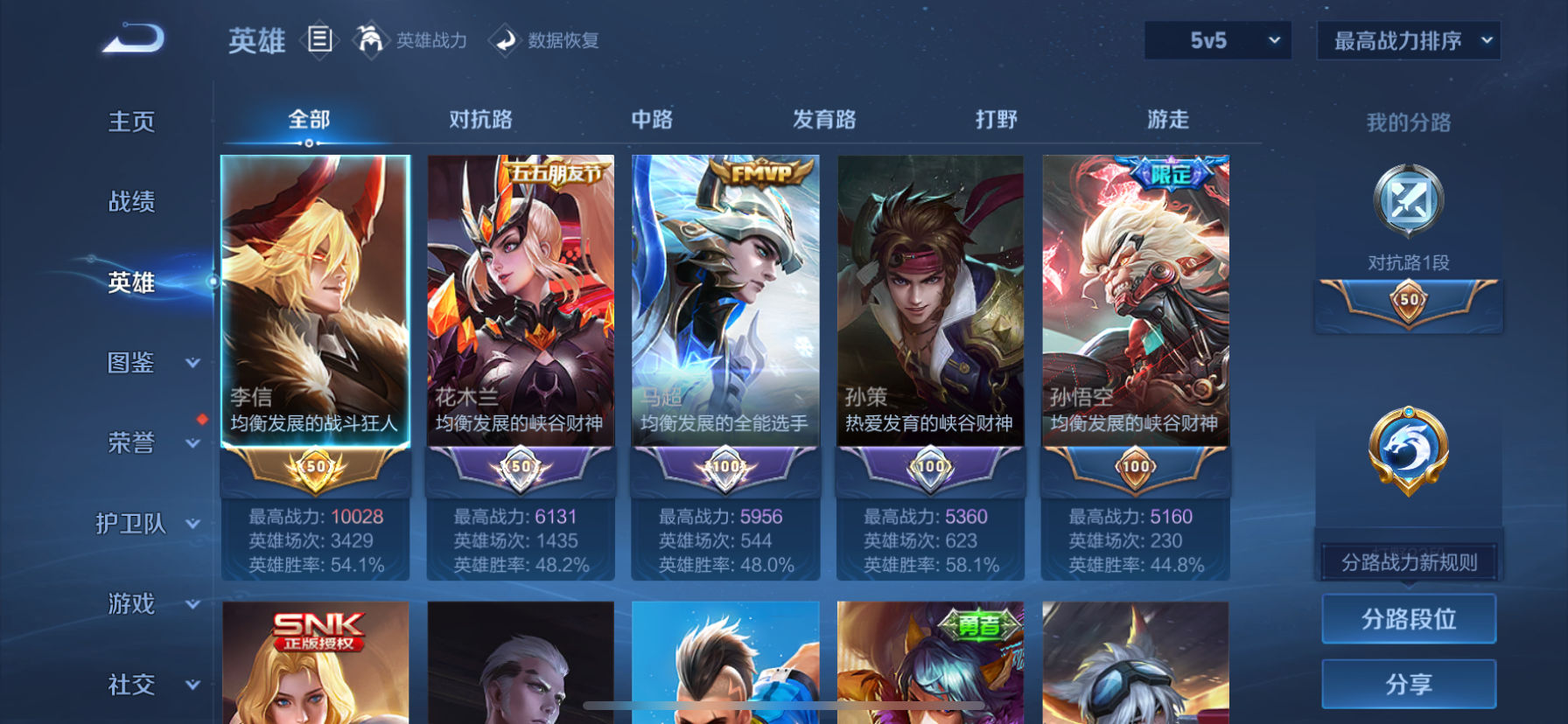Switch to the 打野 tab
Viewport: 1568px width, 724px height.
(997, 119)
